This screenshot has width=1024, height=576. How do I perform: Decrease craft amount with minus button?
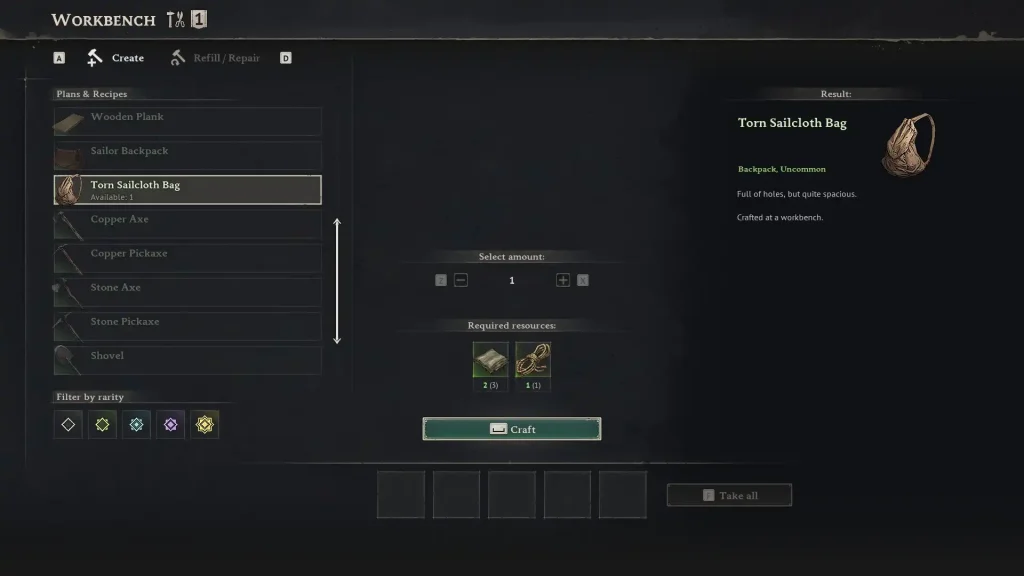click(461, 280)
